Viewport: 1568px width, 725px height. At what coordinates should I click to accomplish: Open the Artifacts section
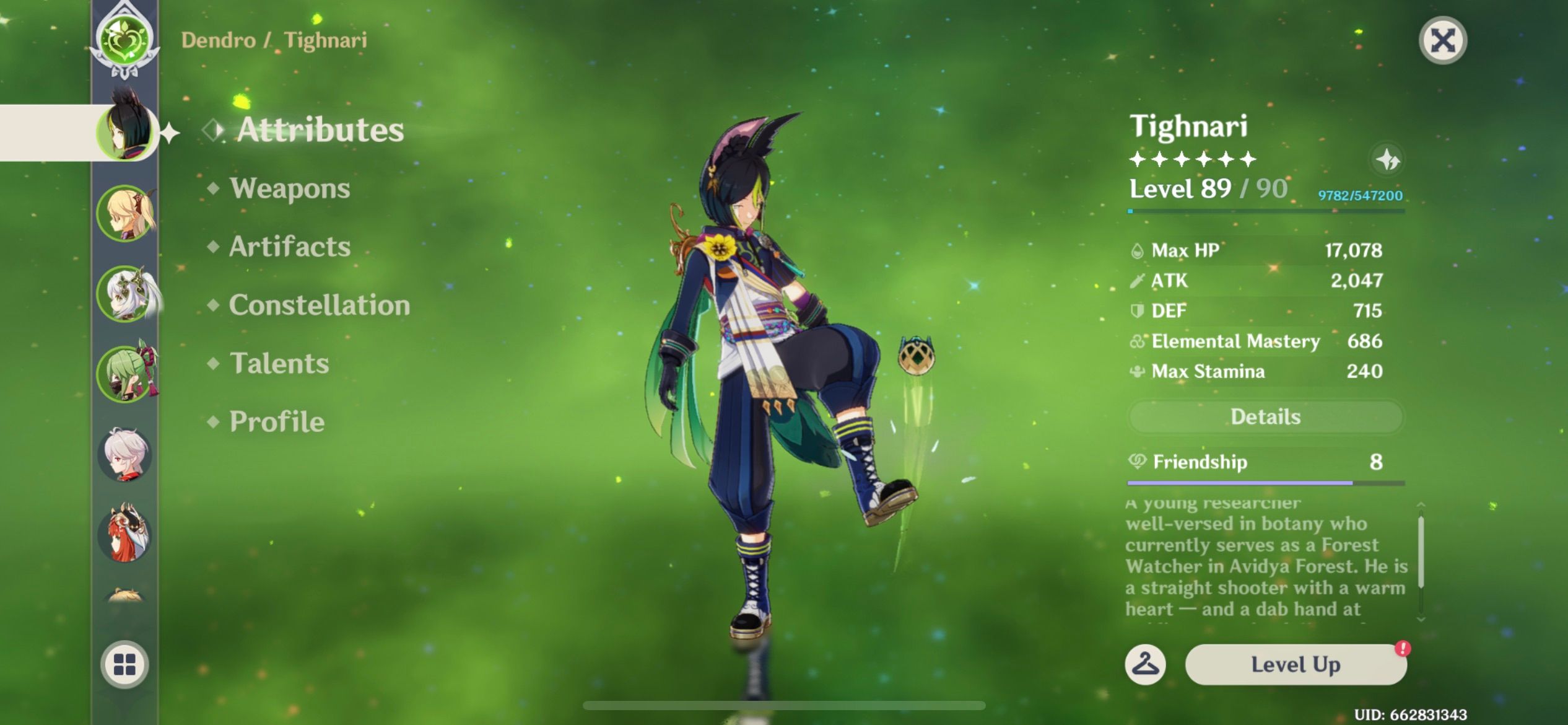pos(289,246)
